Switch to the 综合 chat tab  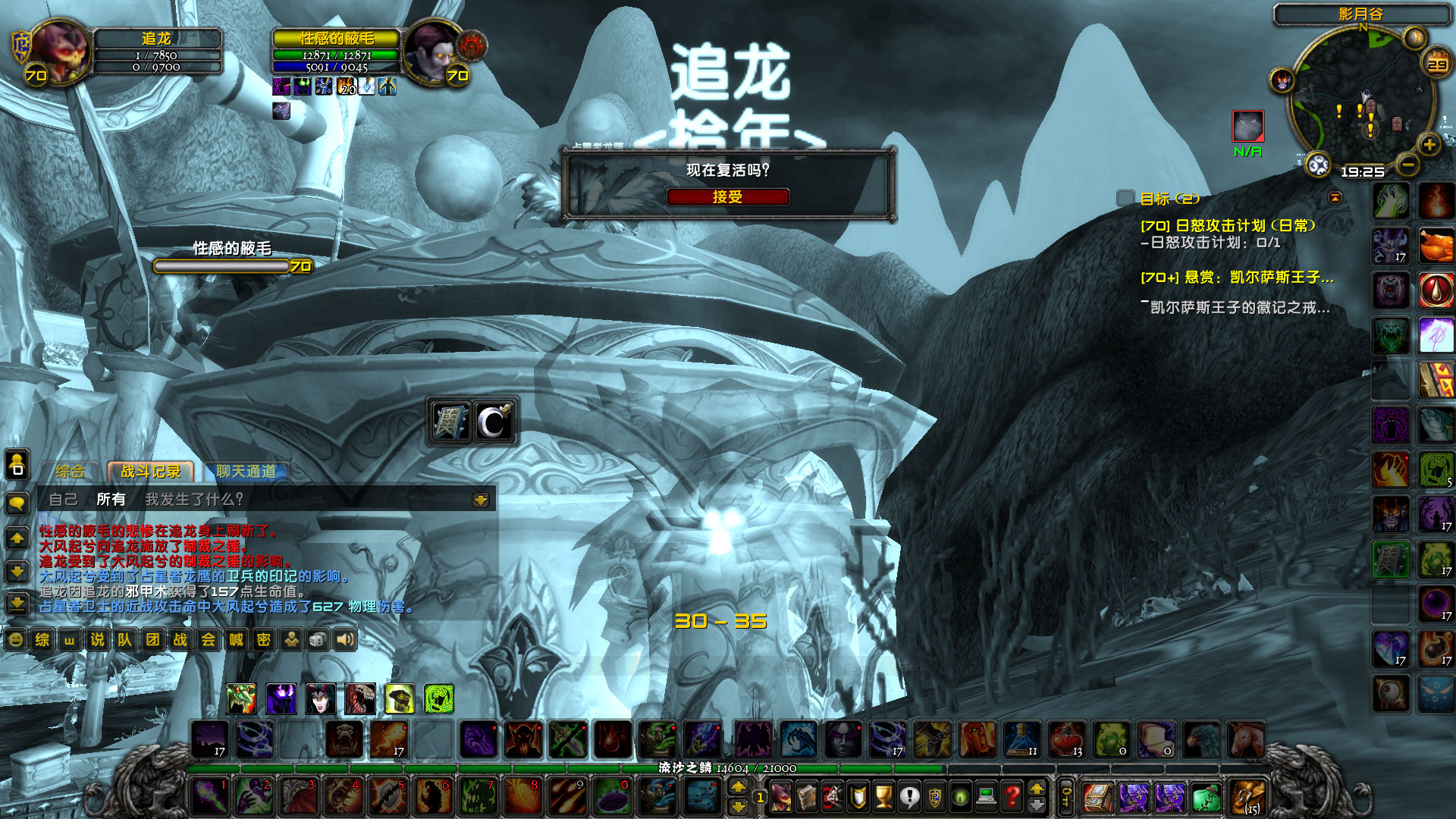(x=71, y=472)
